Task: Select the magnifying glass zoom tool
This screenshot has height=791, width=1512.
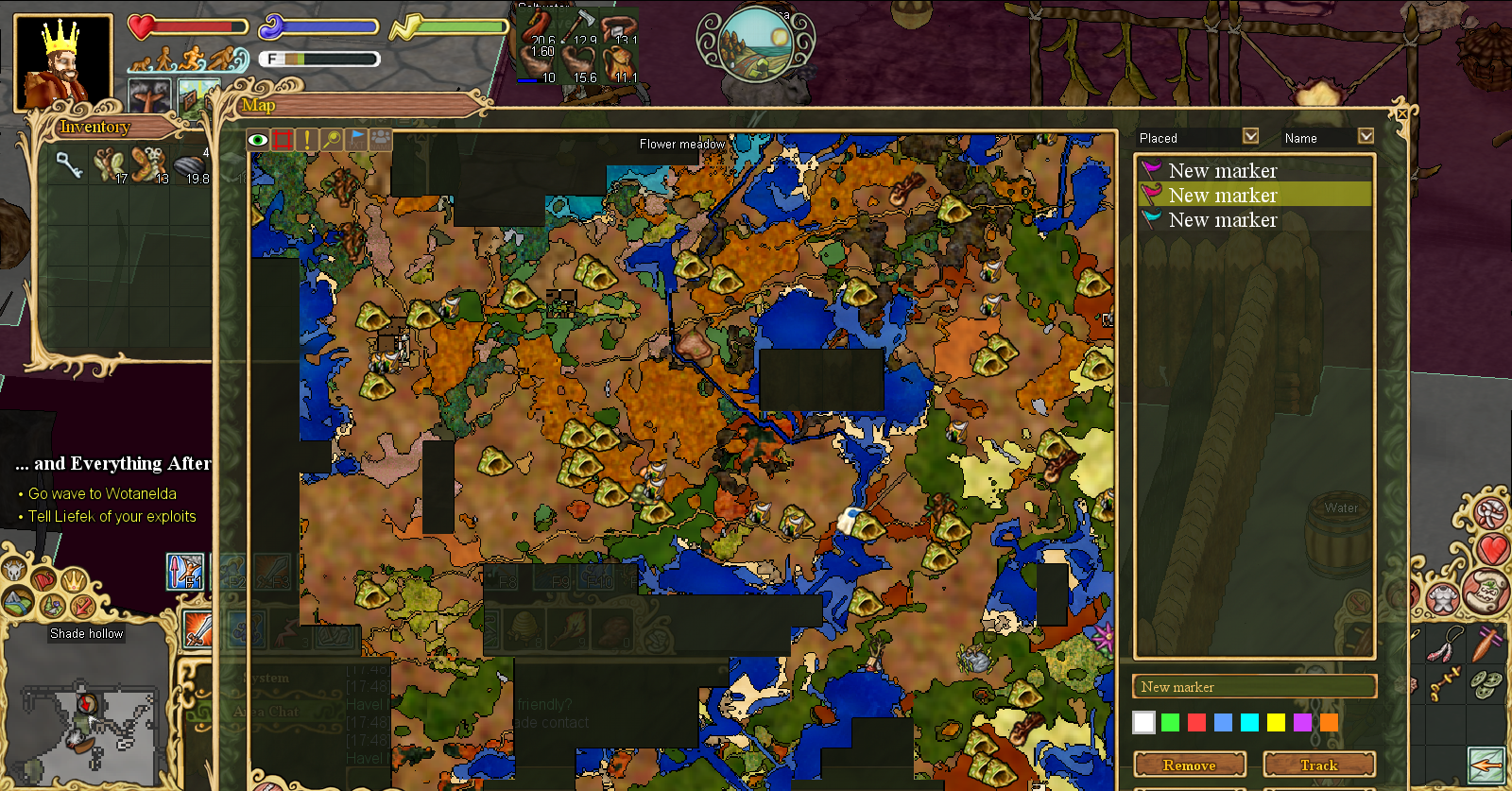Action: 332,140
